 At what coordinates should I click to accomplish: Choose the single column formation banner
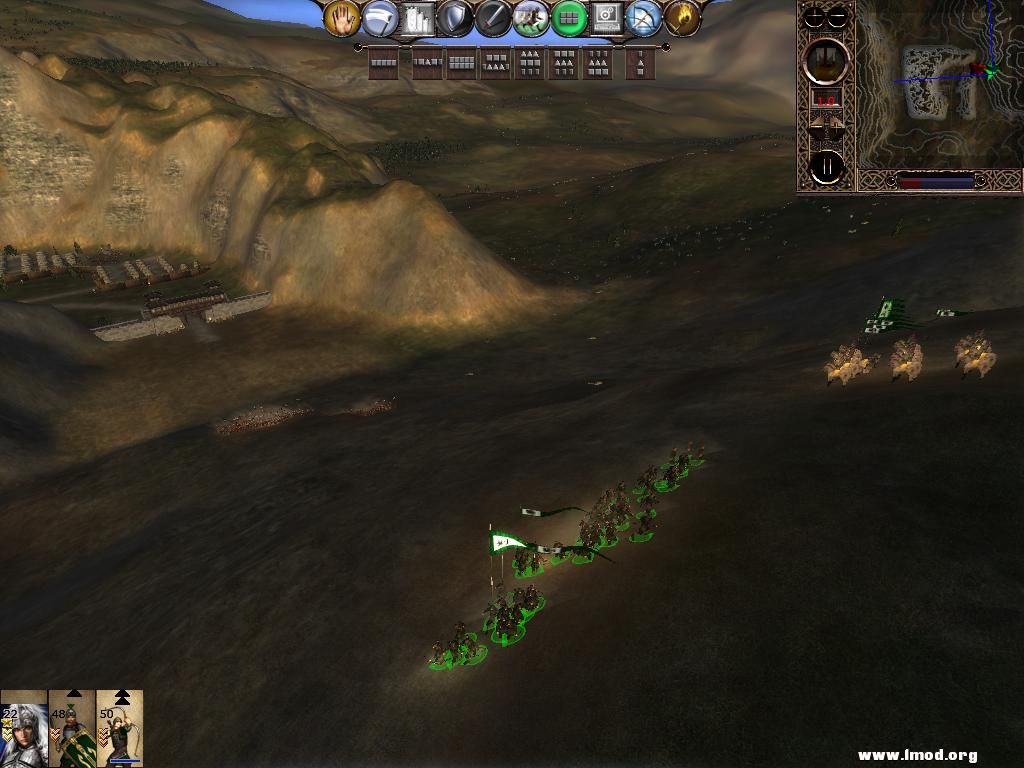640,64
